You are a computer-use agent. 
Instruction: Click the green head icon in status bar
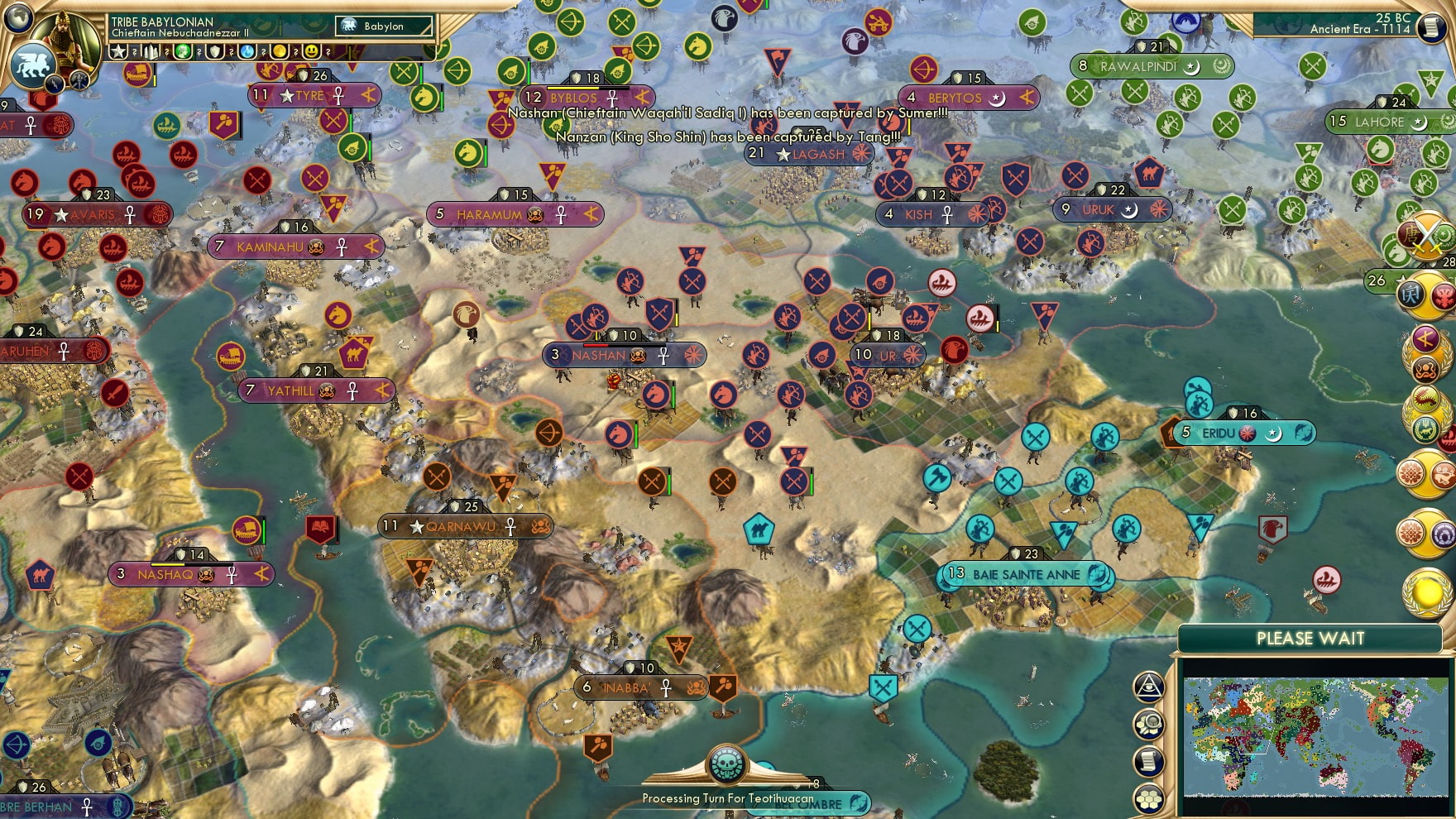[183, 51]
